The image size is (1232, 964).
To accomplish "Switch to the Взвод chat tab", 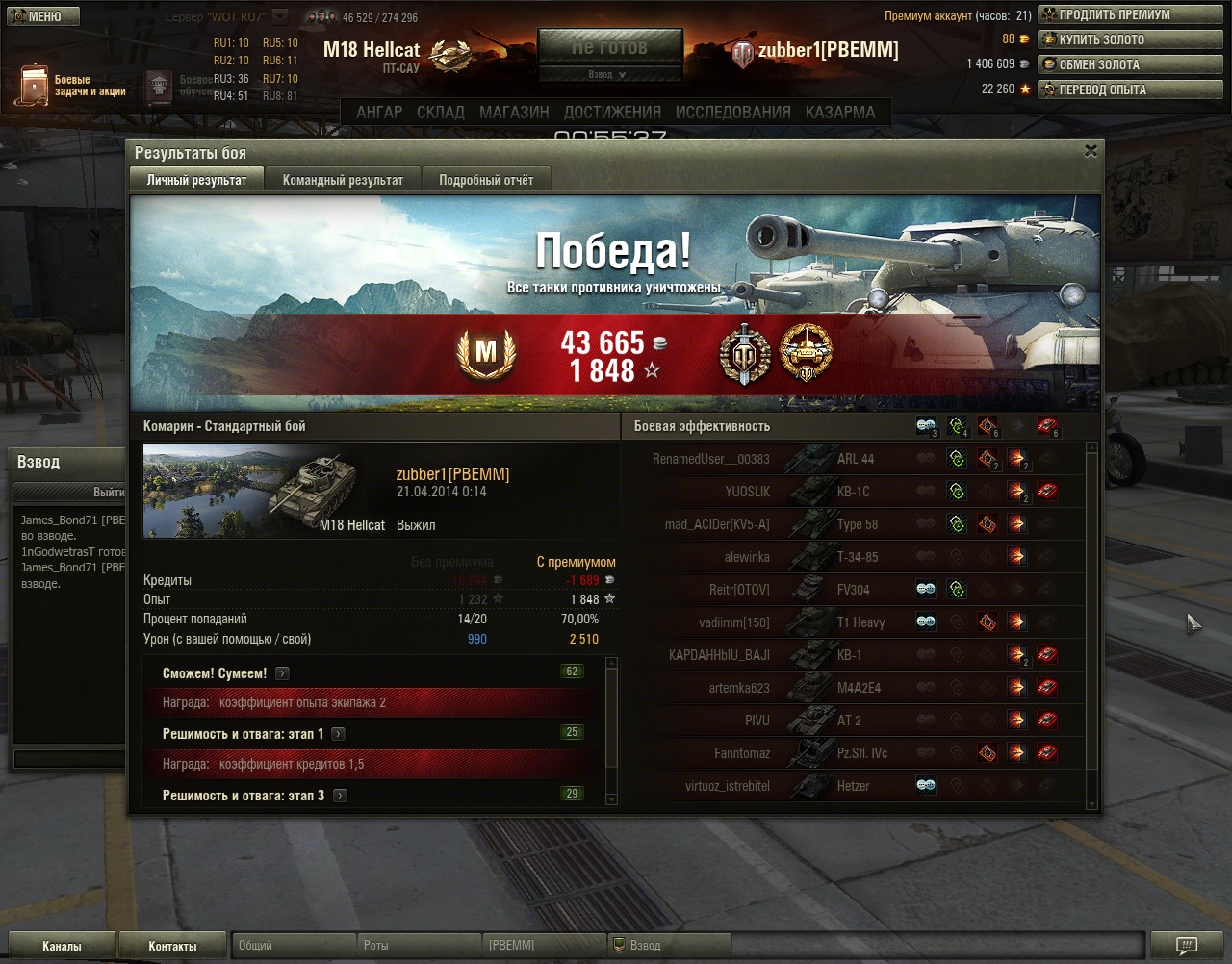I will (x=645, y=946).
